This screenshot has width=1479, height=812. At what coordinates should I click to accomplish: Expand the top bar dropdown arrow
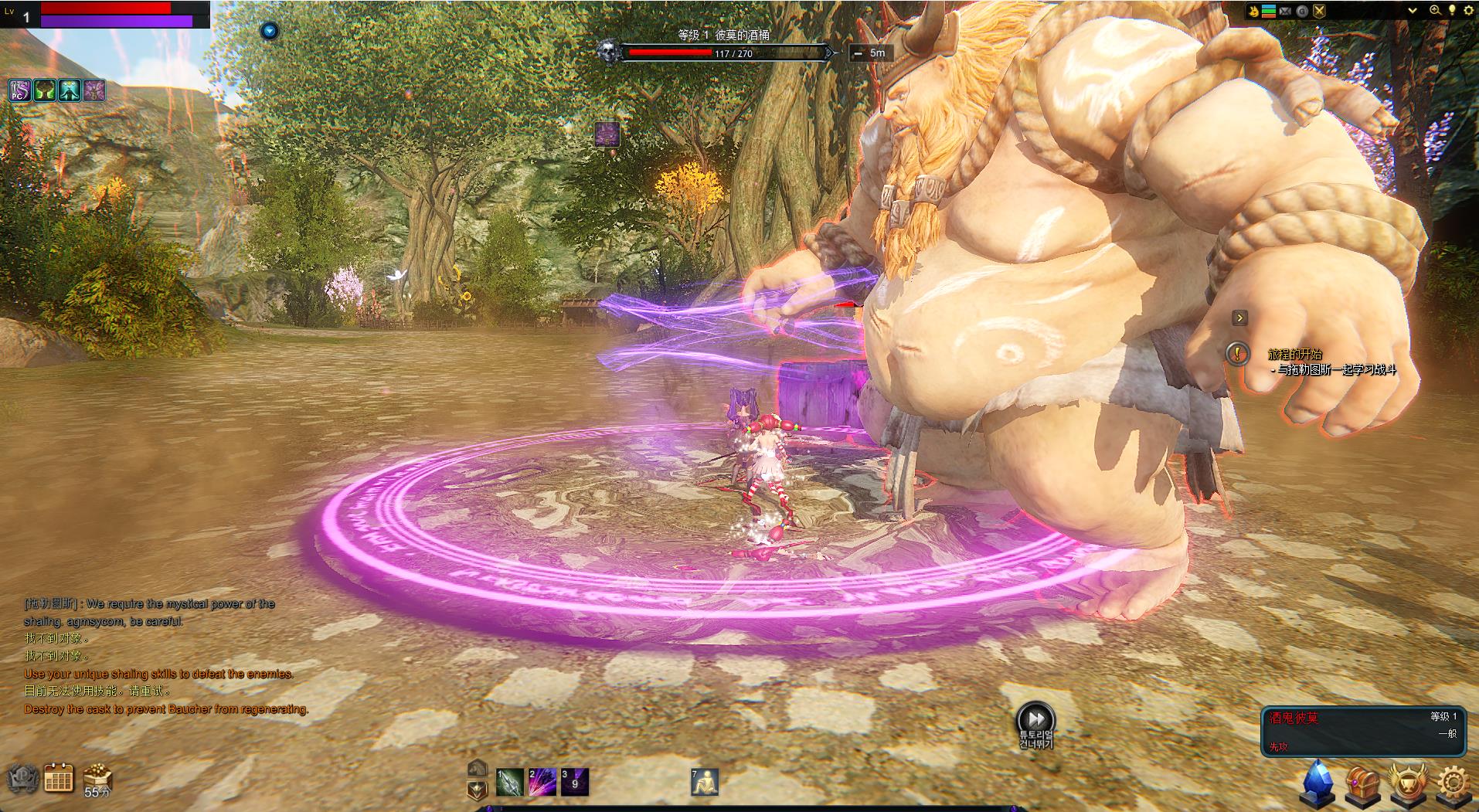coord(1413,11)
